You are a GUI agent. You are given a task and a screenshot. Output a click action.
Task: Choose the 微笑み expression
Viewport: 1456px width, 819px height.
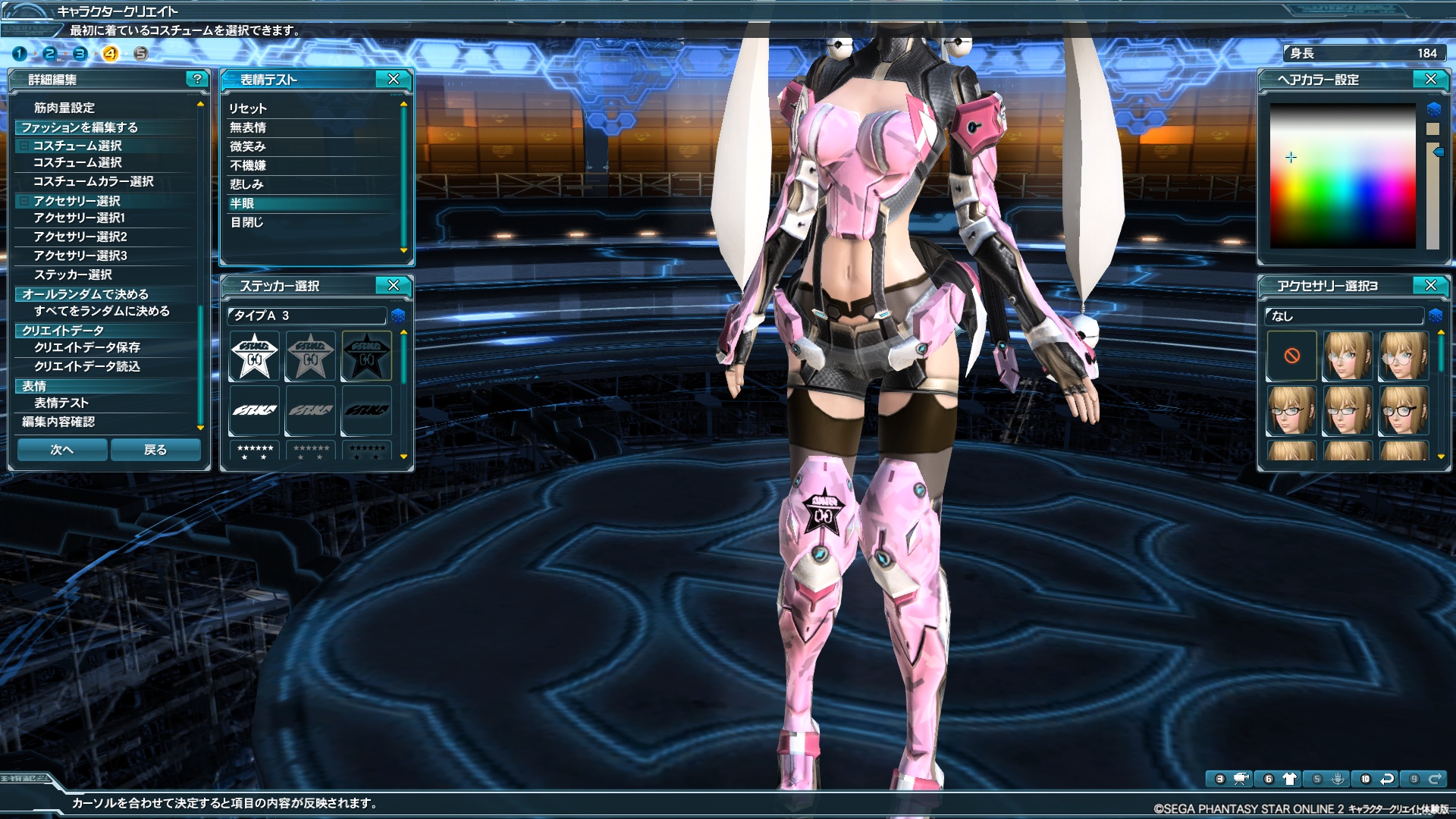[248, 146]
